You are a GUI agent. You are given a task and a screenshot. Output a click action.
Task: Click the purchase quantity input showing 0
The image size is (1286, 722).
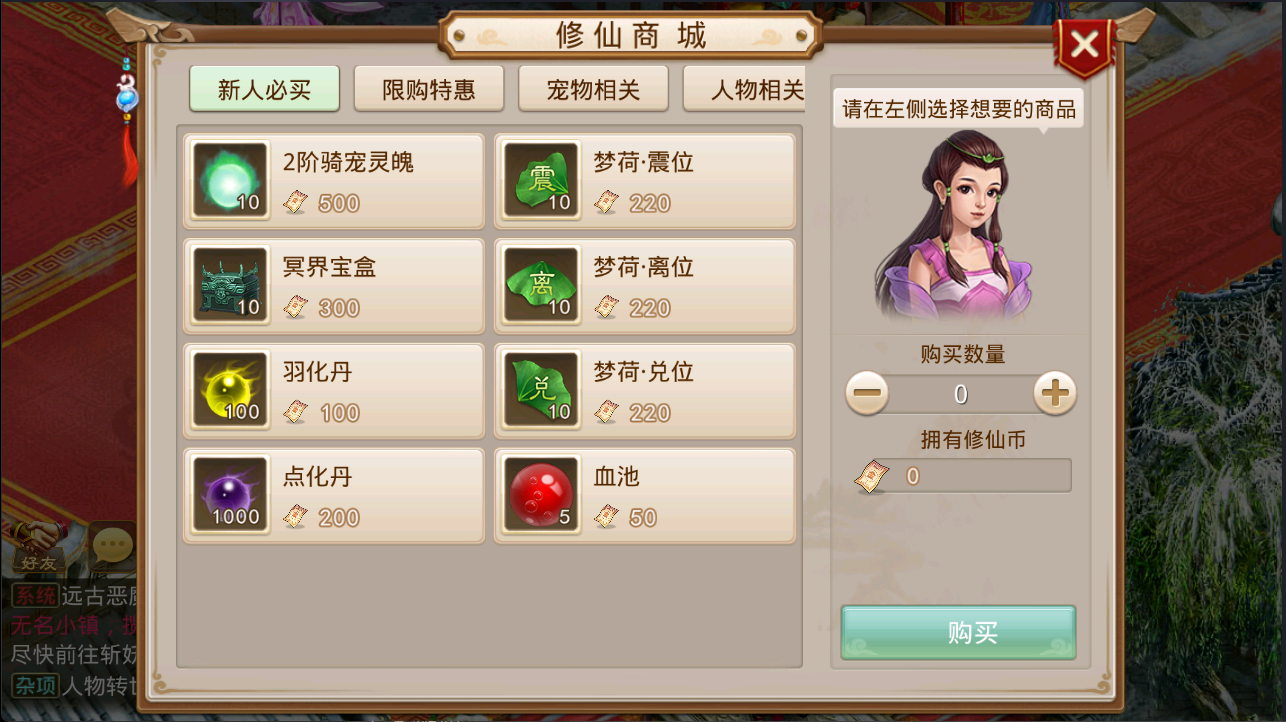(x=960, y=394)
